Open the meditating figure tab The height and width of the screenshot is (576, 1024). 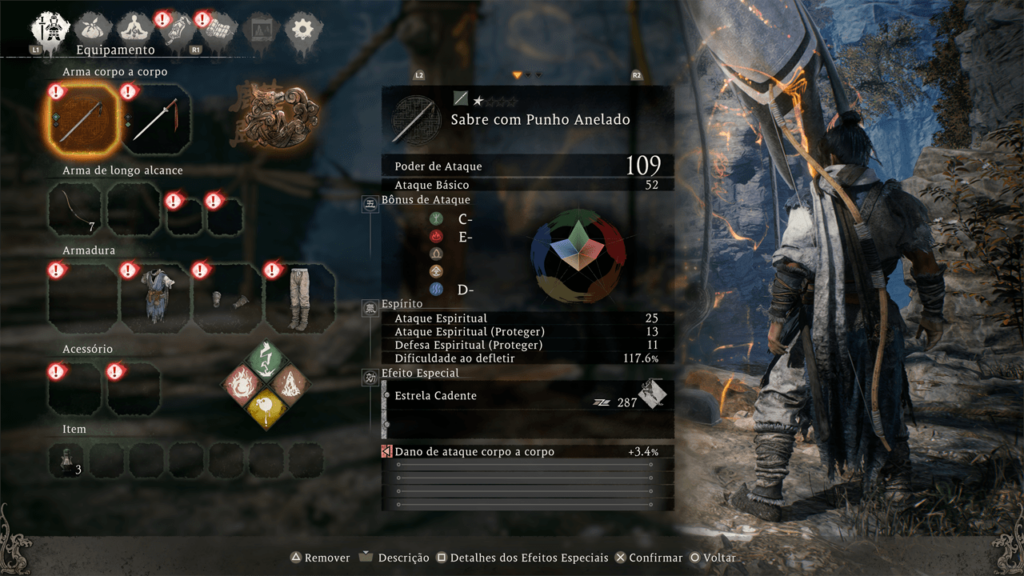[x=134, y=27]
